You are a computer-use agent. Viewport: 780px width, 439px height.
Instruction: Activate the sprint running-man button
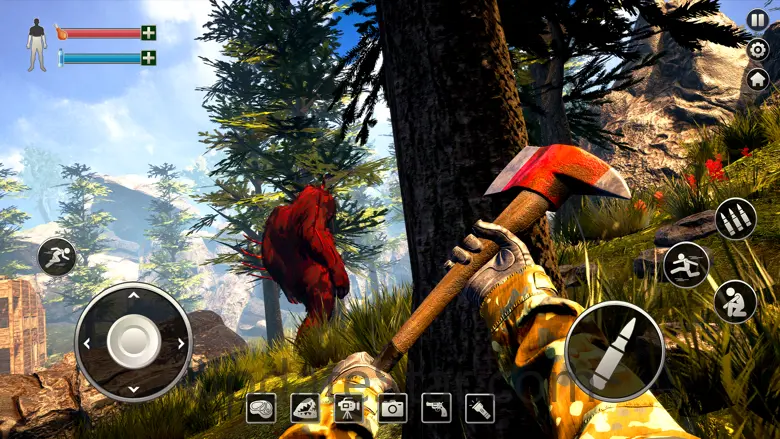tap(57, 257)
